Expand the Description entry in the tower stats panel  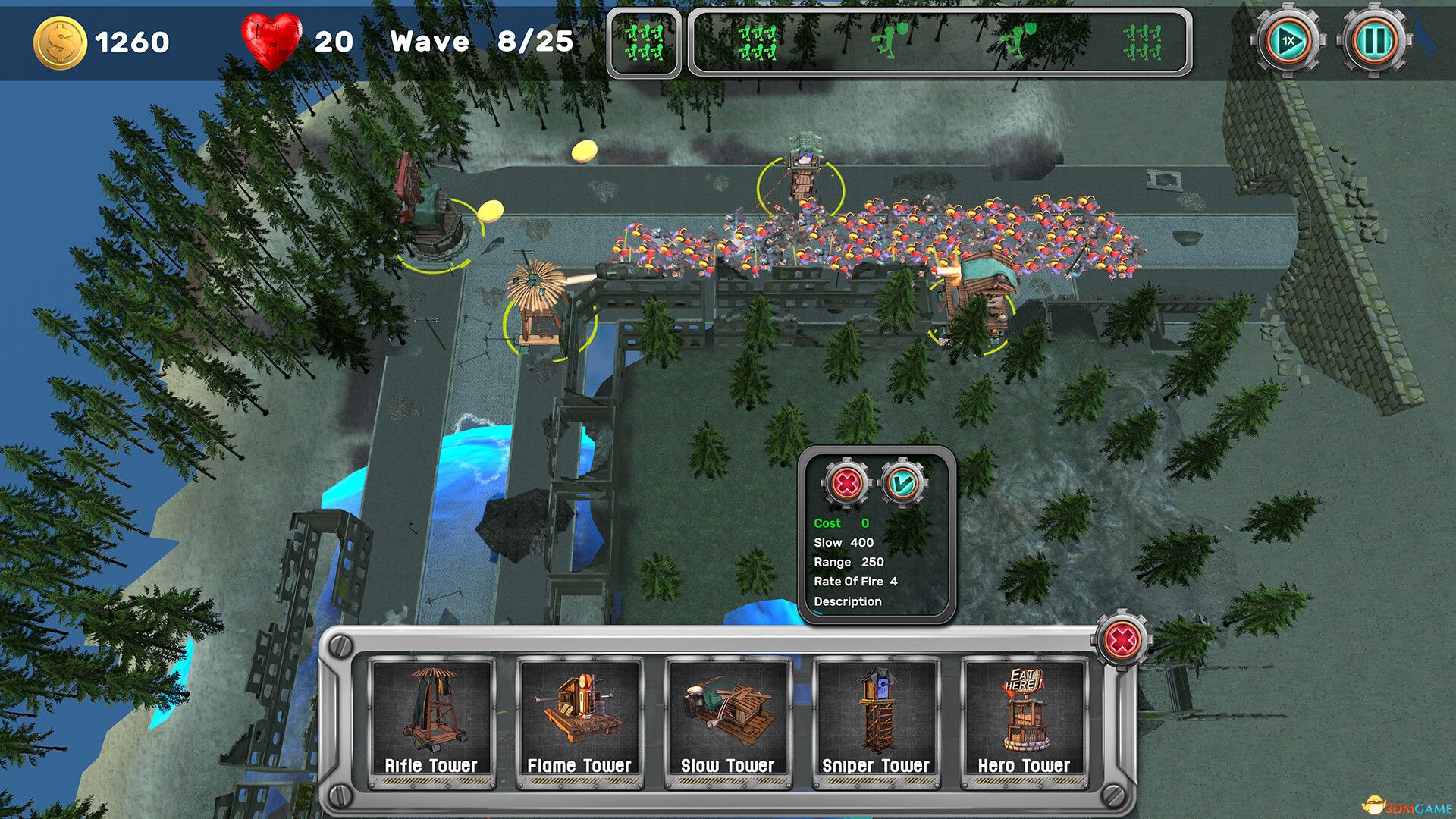pyautogui.click(x=848, y=602)
